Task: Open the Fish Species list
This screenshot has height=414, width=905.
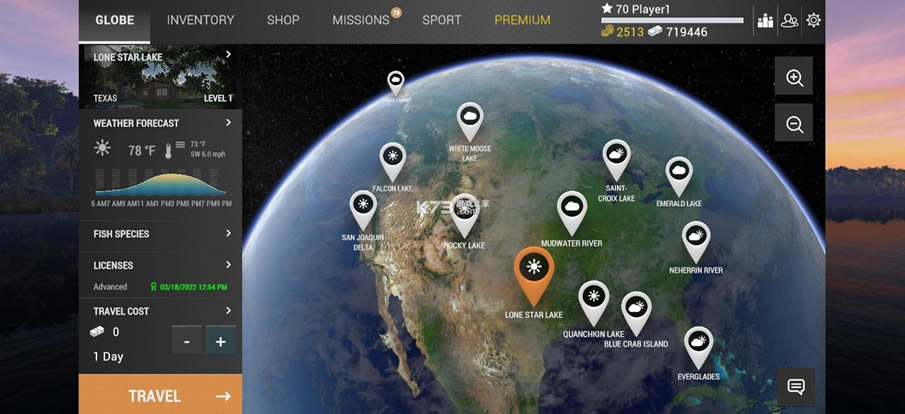Action: (x=160, y=234)
